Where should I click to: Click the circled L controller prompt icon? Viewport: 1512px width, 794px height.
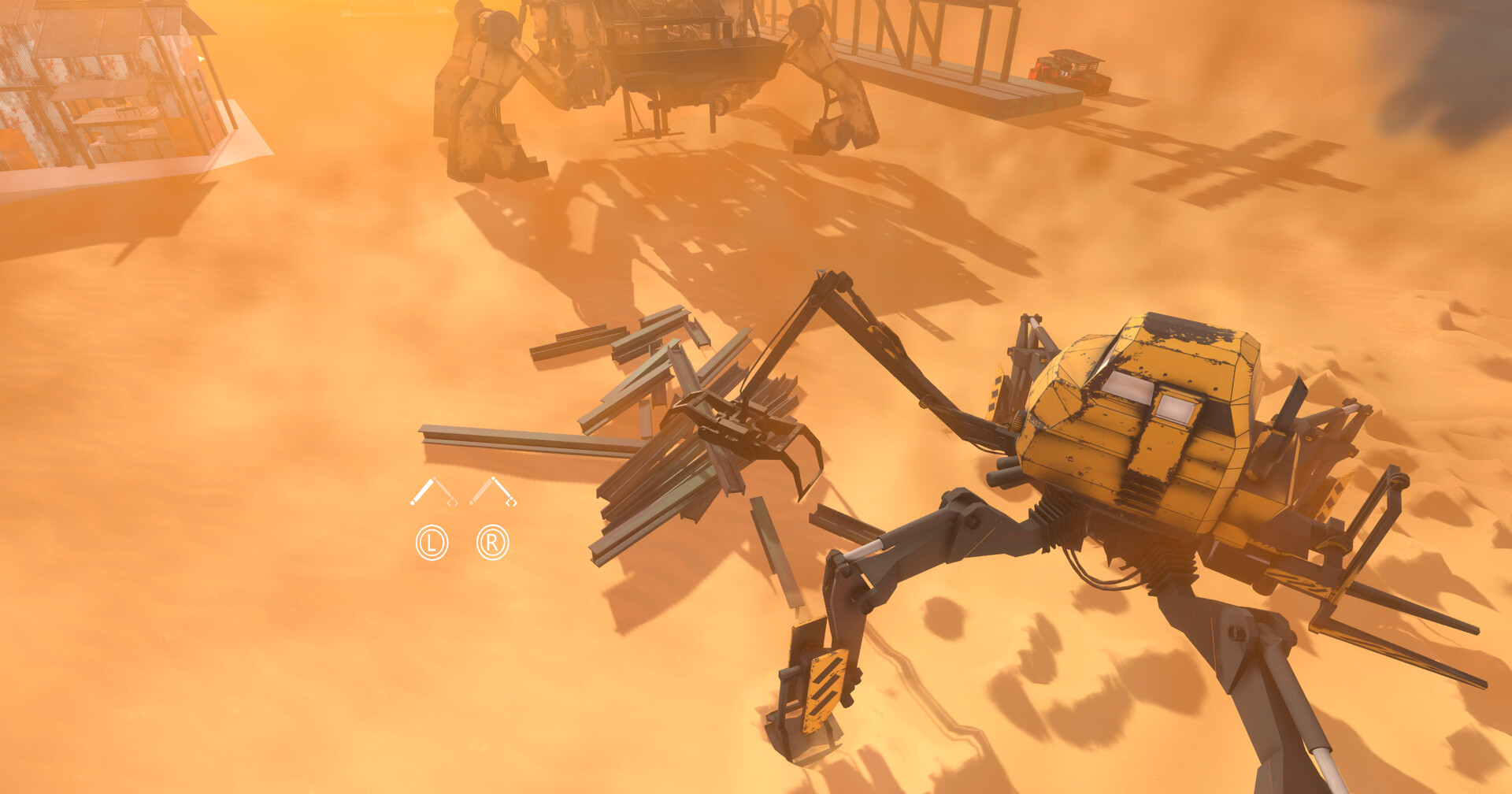tap(432, 543)
